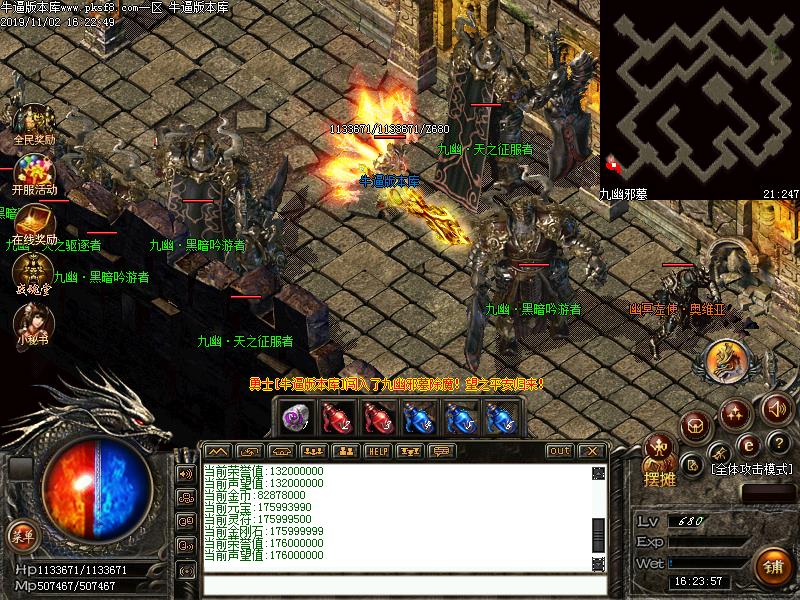Open the 菜单 menu button
The image size is (800, 600).
pyautogui.click(x=22, y=537)
